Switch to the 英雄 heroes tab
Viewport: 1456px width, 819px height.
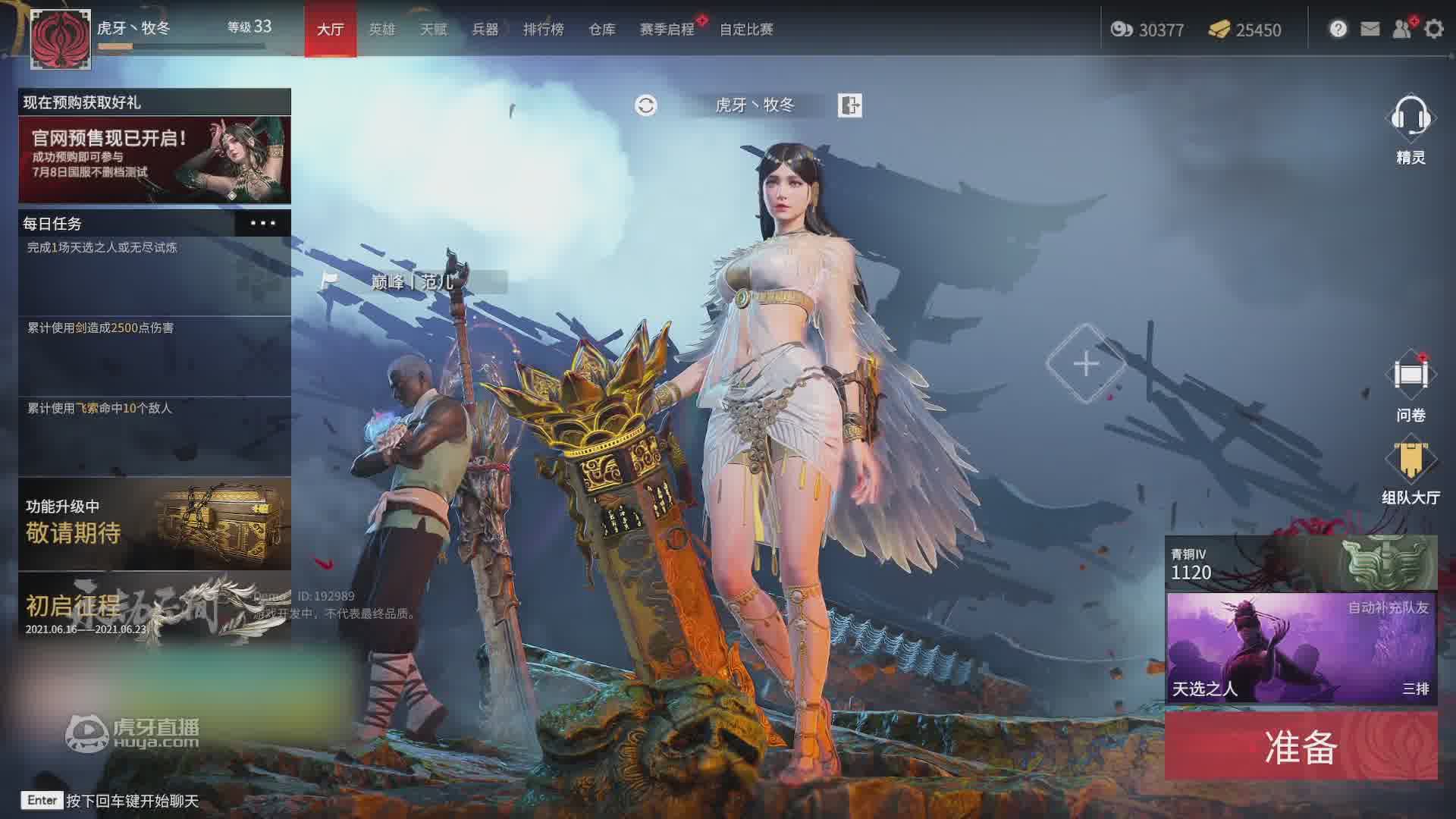click(x=381, y=30)
